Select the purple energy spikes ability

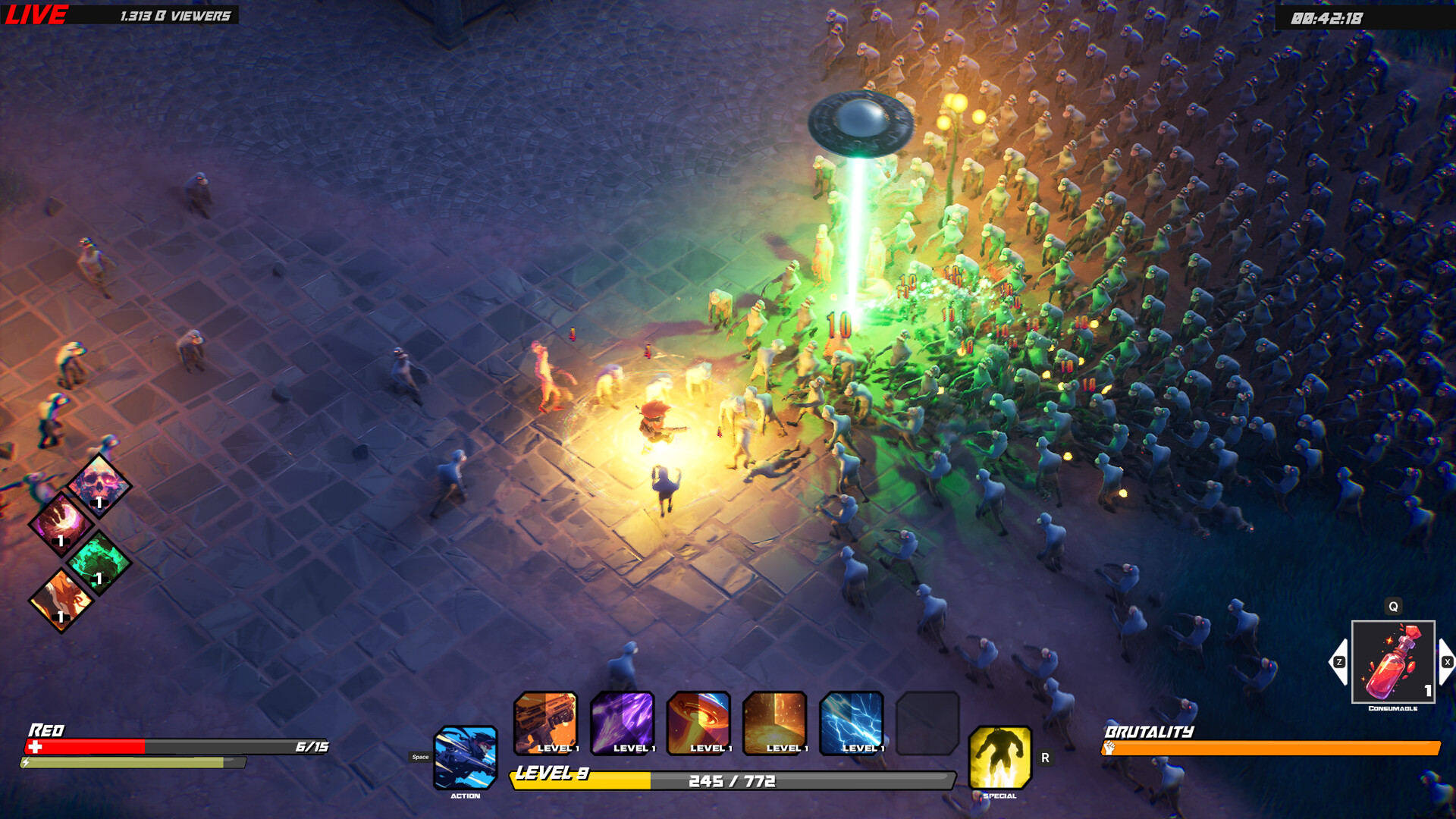tap(623, 724)
